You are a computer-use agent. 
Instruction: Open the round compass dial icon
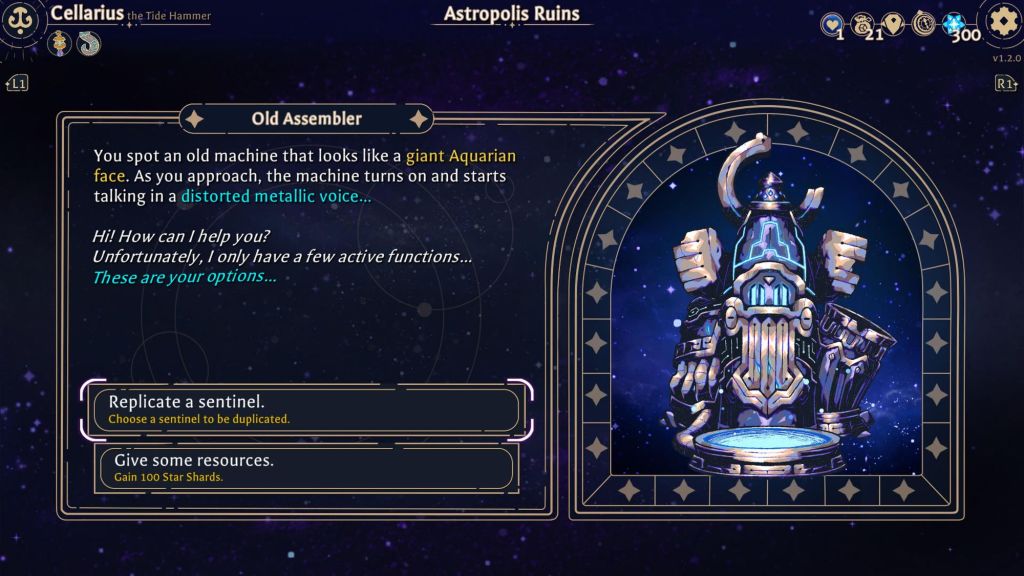coord(923,24)
